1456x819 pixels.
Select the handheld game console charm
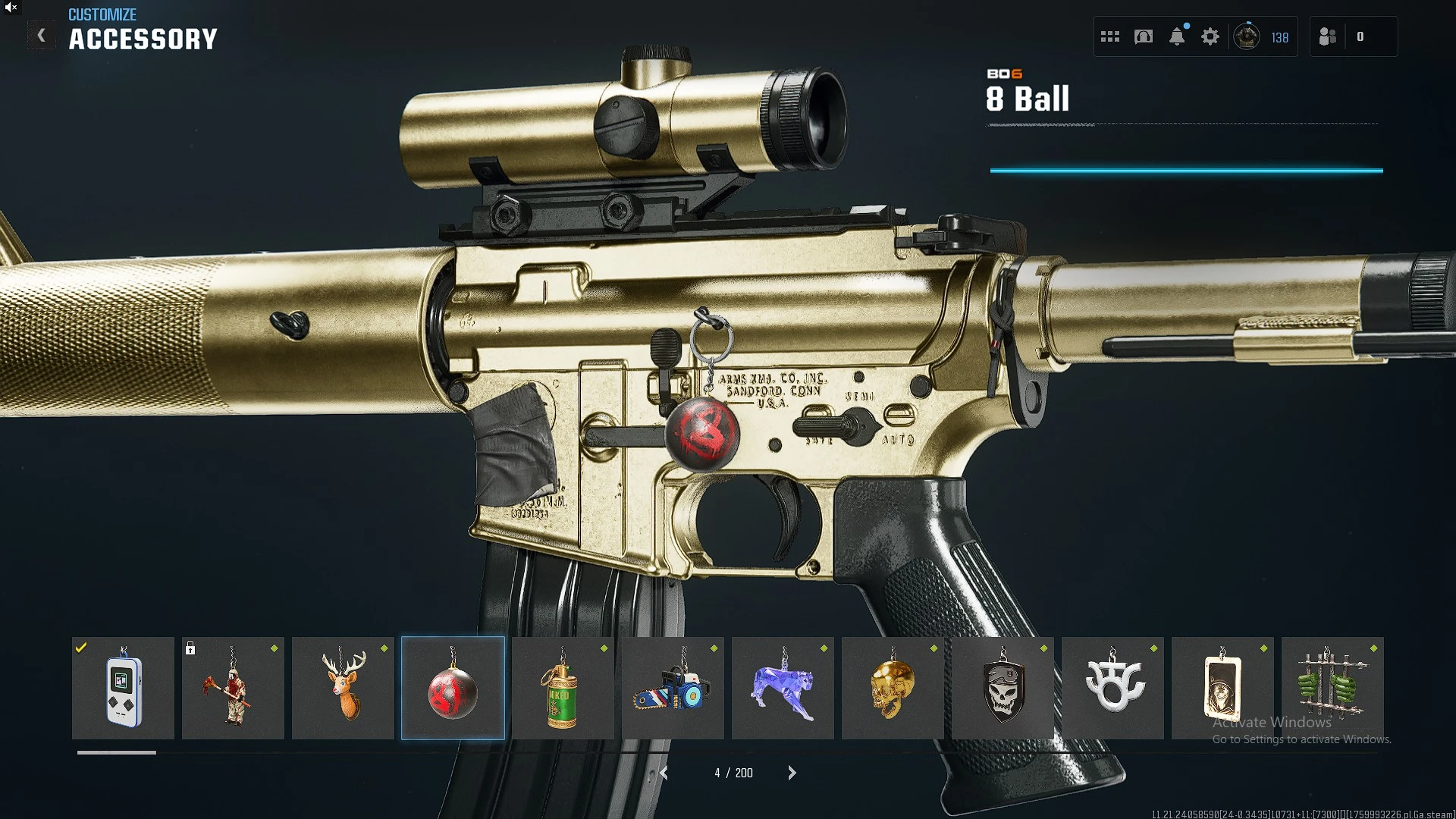pyautogui.click(x=123, y=688)
